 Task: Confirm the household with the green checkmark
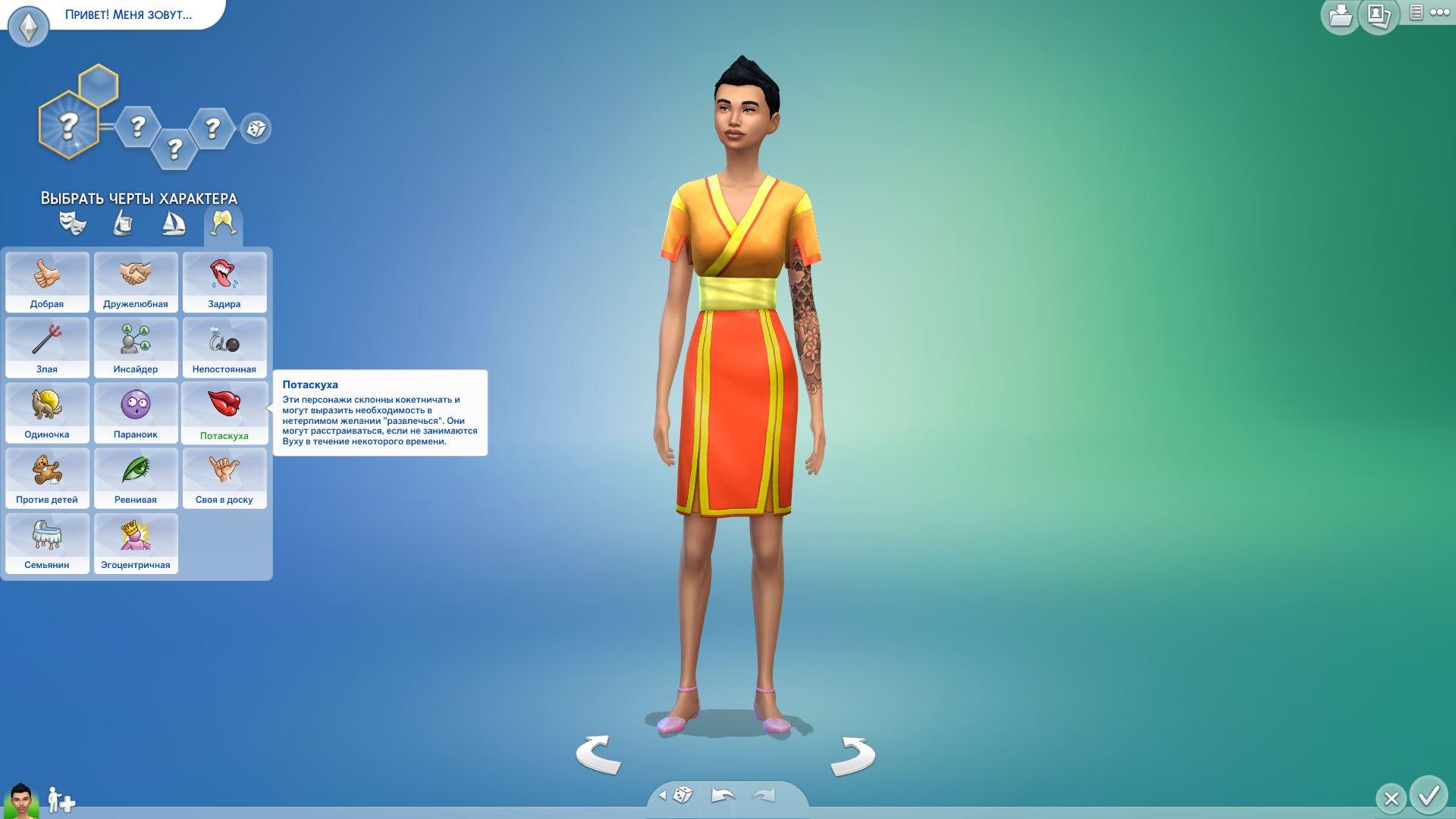pos(1429,795)
